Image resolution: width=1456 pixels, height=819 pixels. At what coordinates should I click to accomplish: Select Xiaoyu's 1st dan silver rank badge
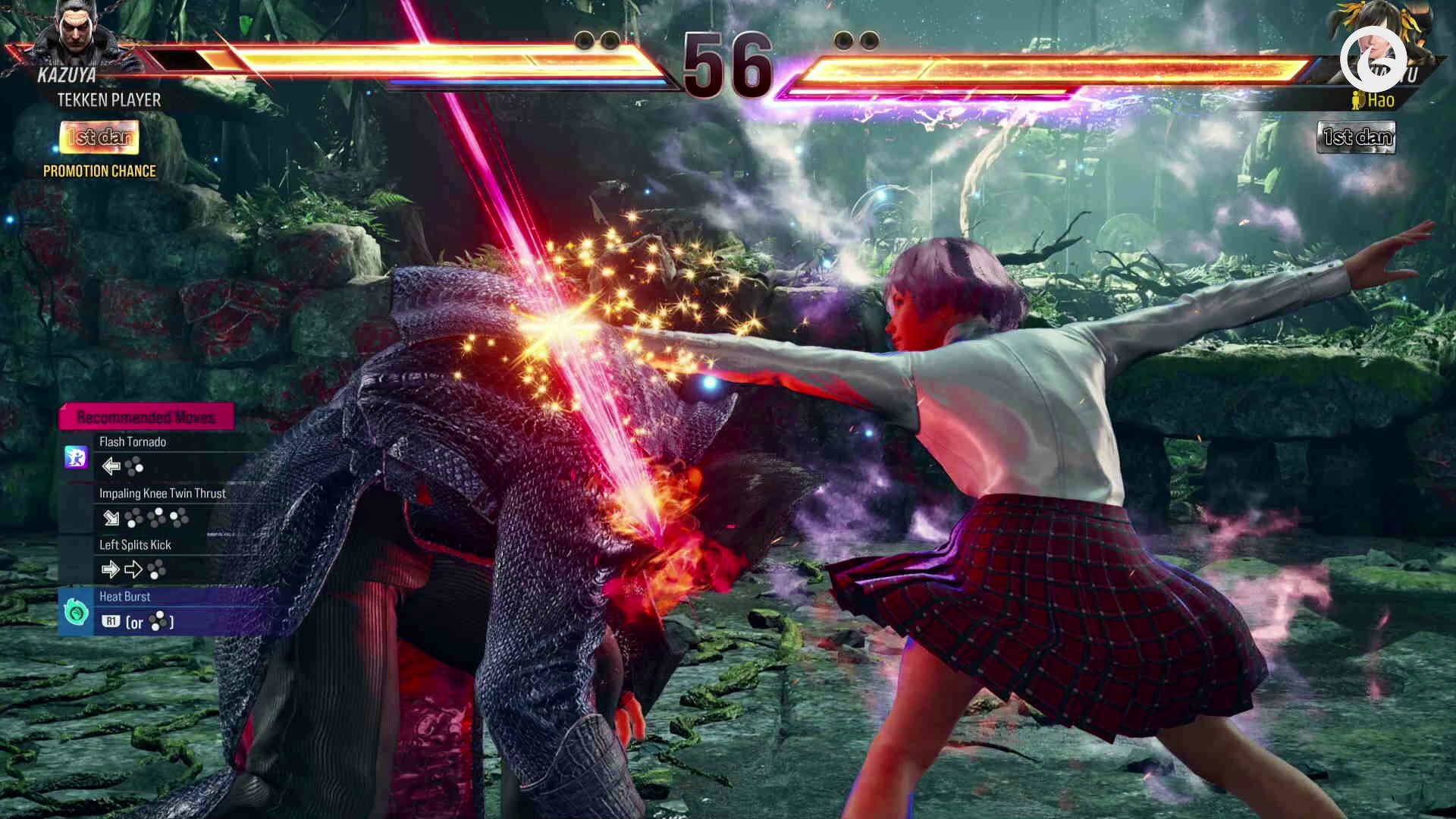click(x=1356, y=138)
